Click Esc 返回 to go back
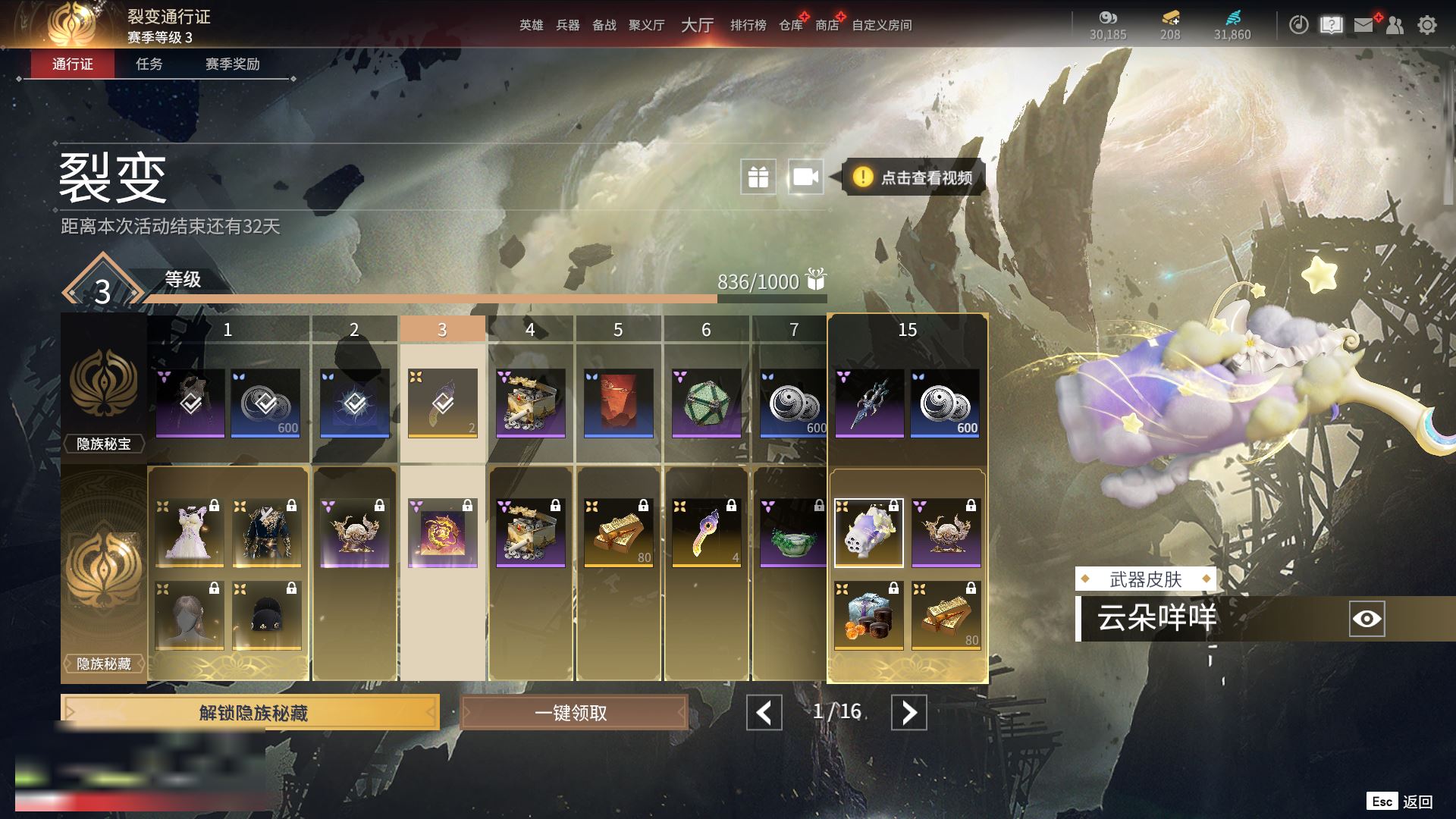The width and height of the screenshot is (1456, 819). (x=1400, y=802)
